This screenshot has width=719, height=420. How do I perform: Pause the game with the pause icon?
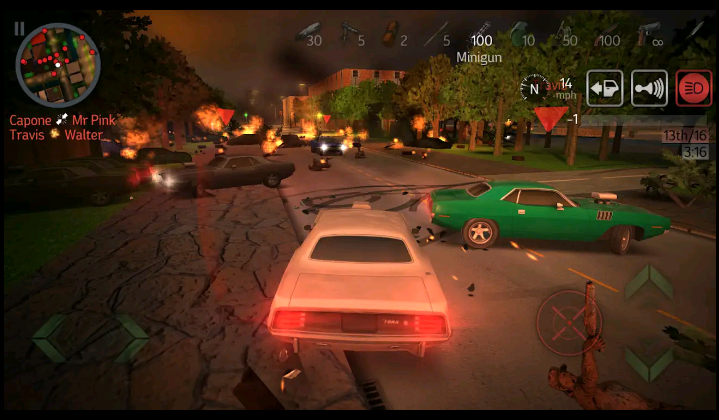[19, 29]
